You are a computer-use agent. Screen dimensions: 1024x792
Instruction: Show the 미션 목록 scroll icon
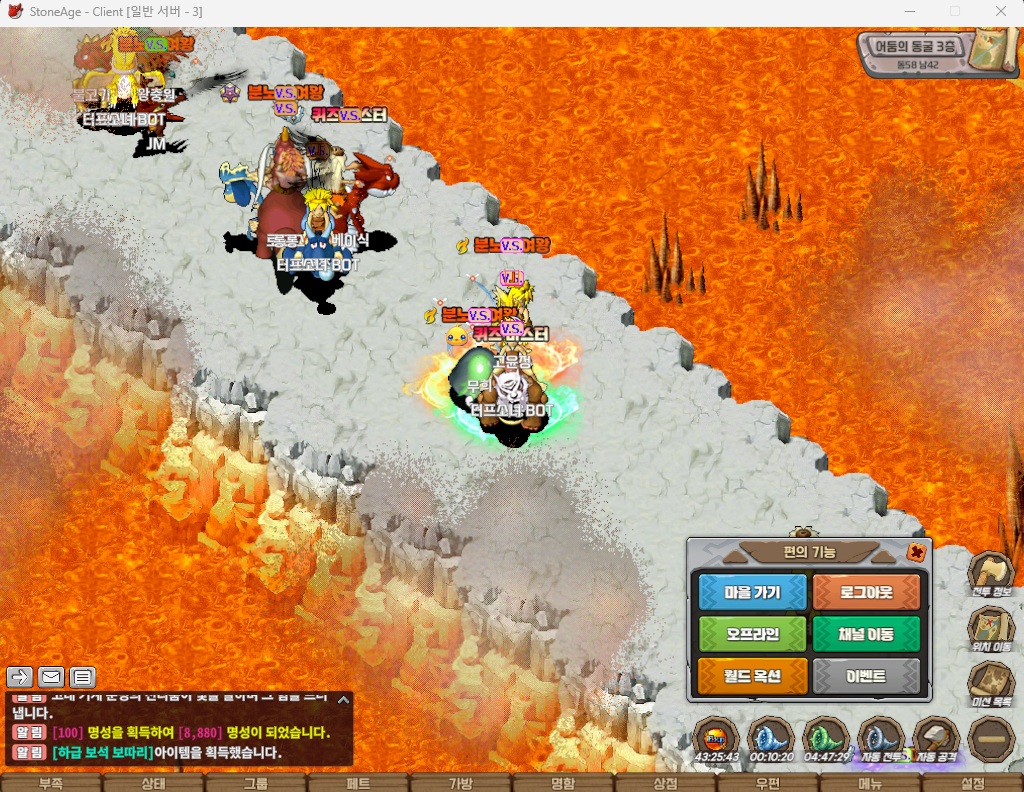pyautogui.click(x=990, y=683)
